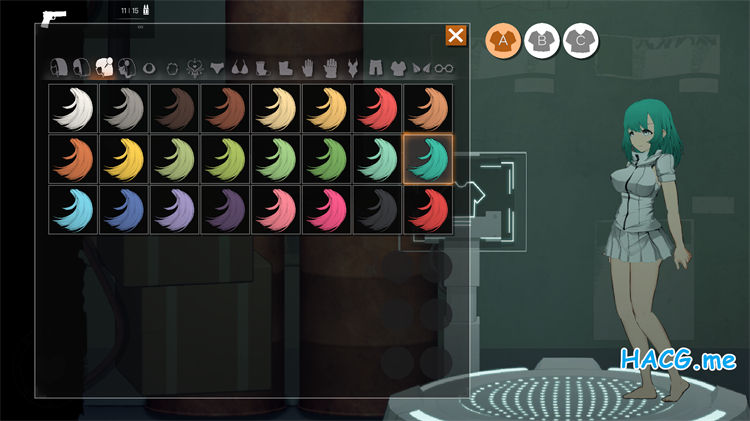Apply the dark brown hair color
This screenshot has height=421, width=750.
(175, 109)
